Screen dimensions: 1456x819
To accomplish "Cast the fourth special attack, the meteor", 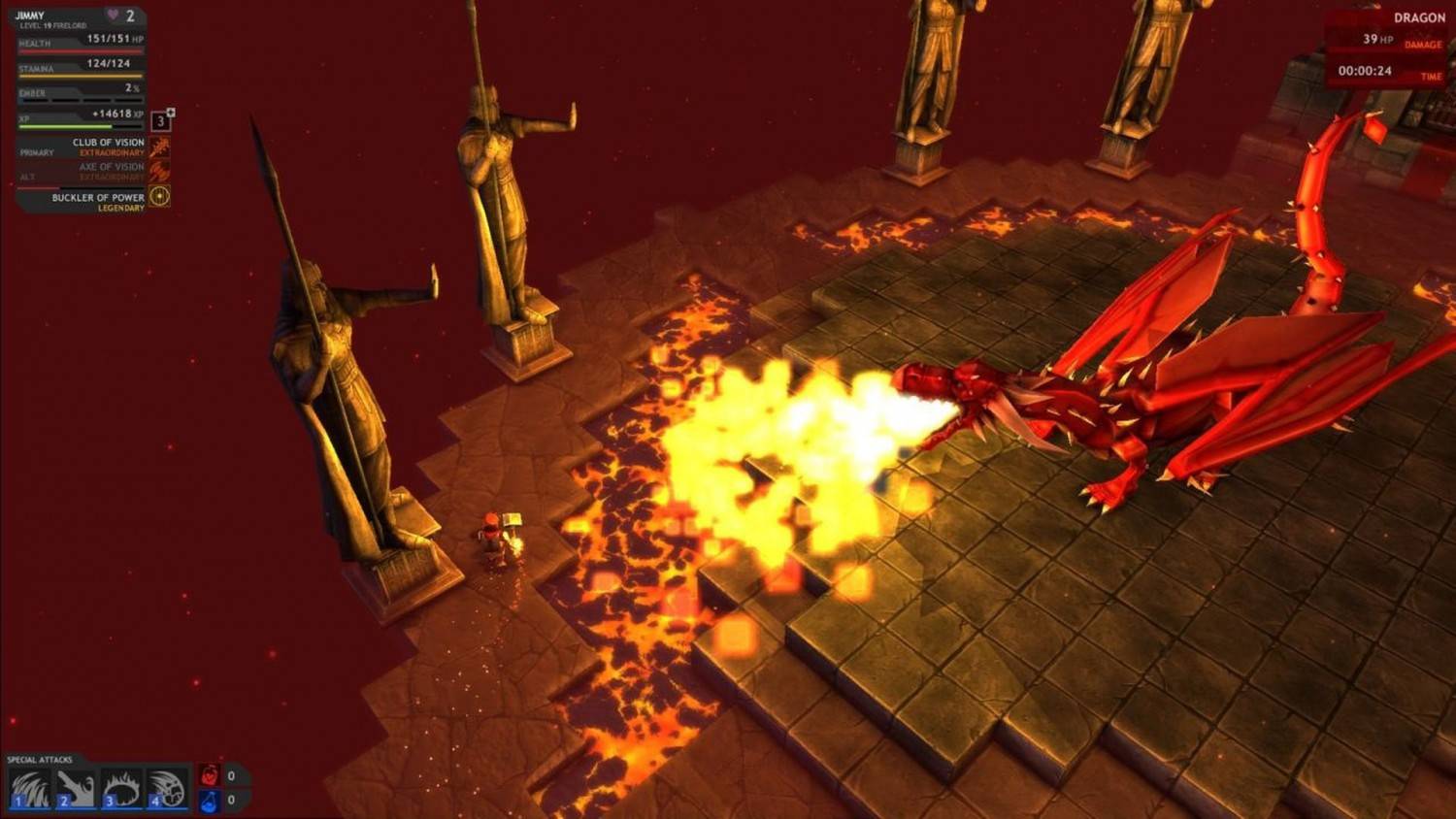I will (x=167, y=789).
